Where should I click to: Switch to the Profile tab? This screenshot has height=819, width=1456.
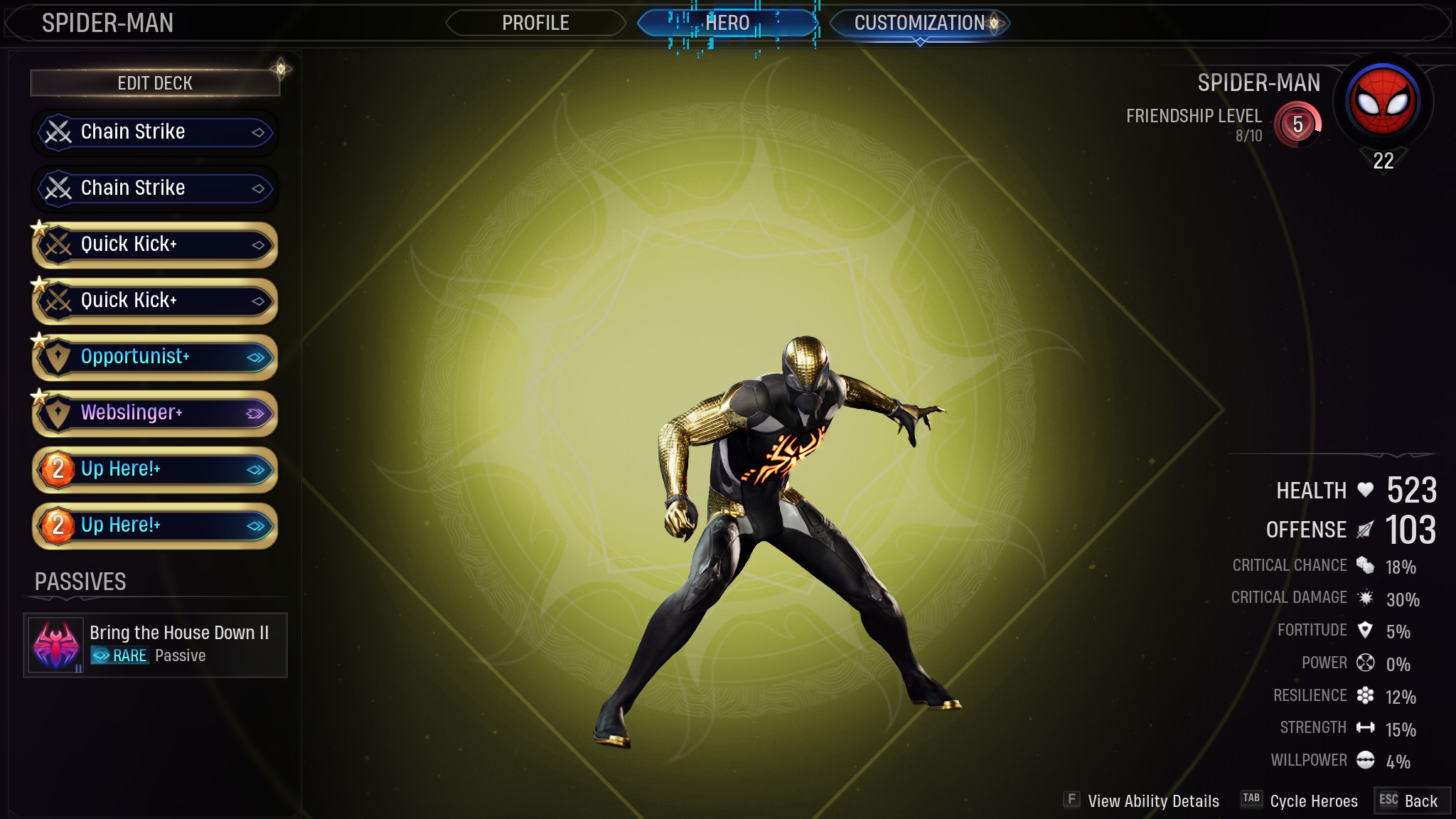(535, 22)
